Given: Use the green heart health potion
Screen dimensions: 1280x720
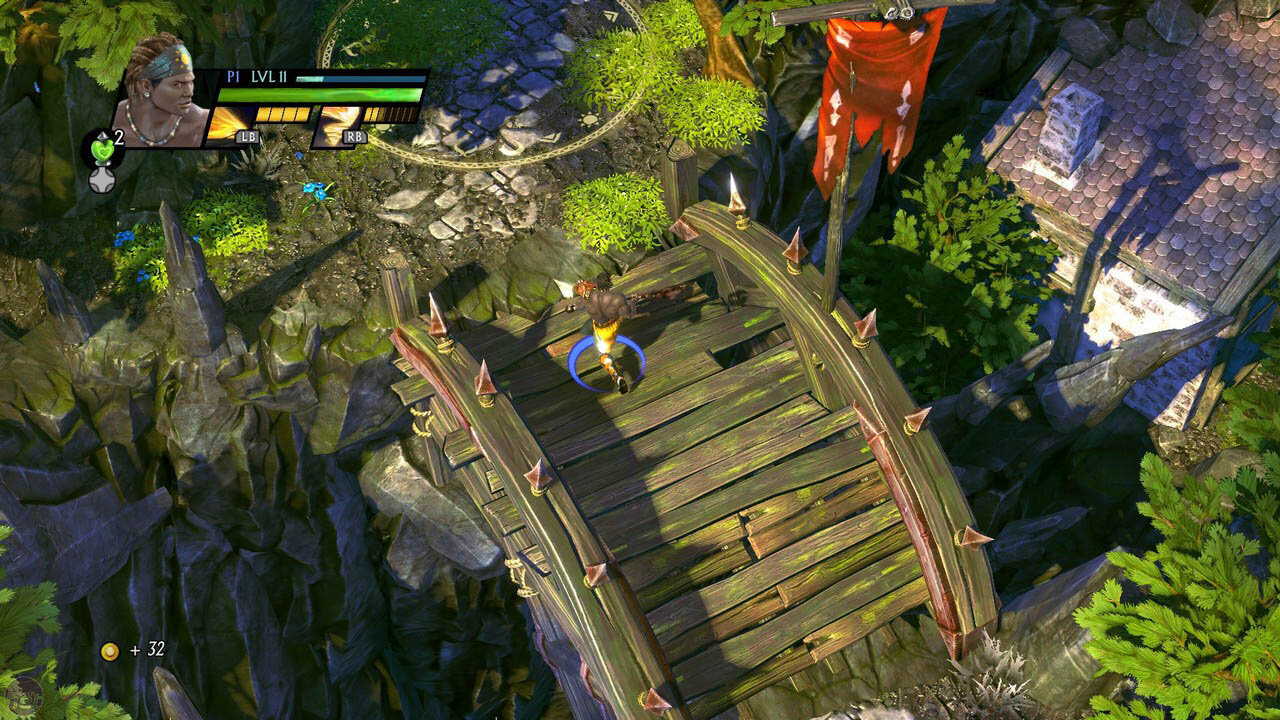Looking at the screenshot, I should (101, 147).
